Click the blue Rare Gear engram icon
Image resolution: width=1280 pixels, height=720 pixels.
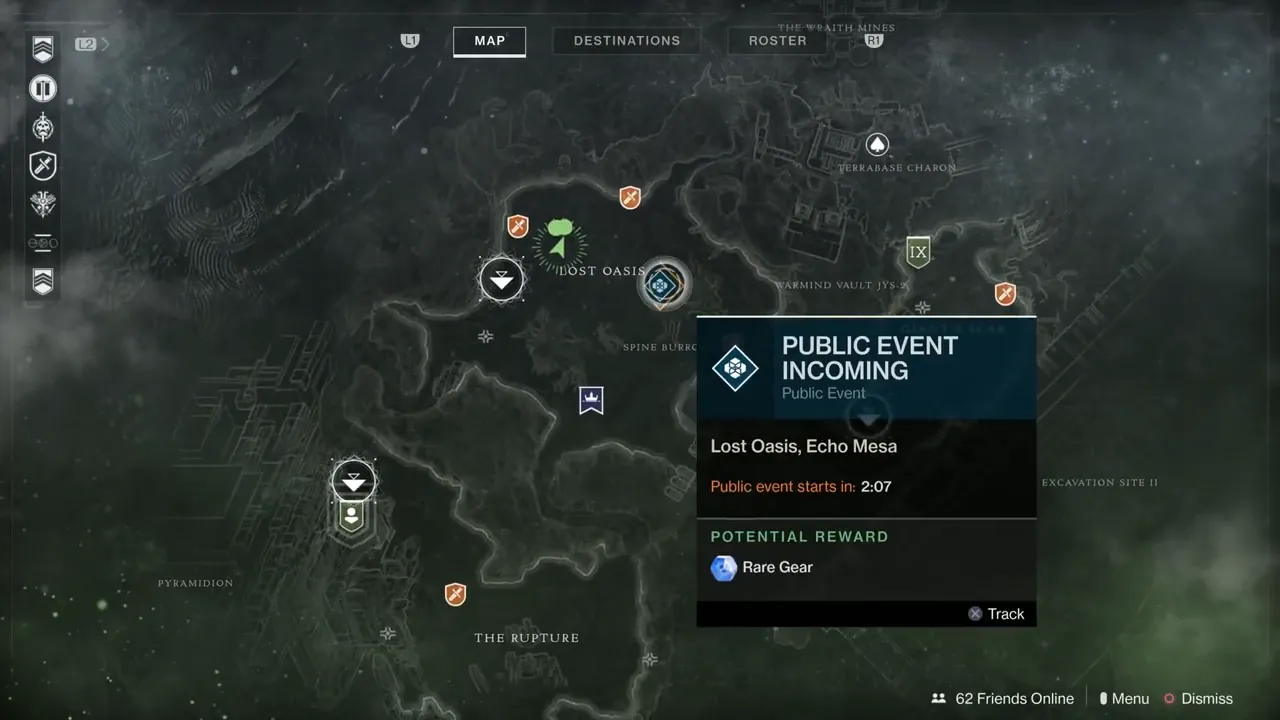pyautogui.click(x=723, y=568)
